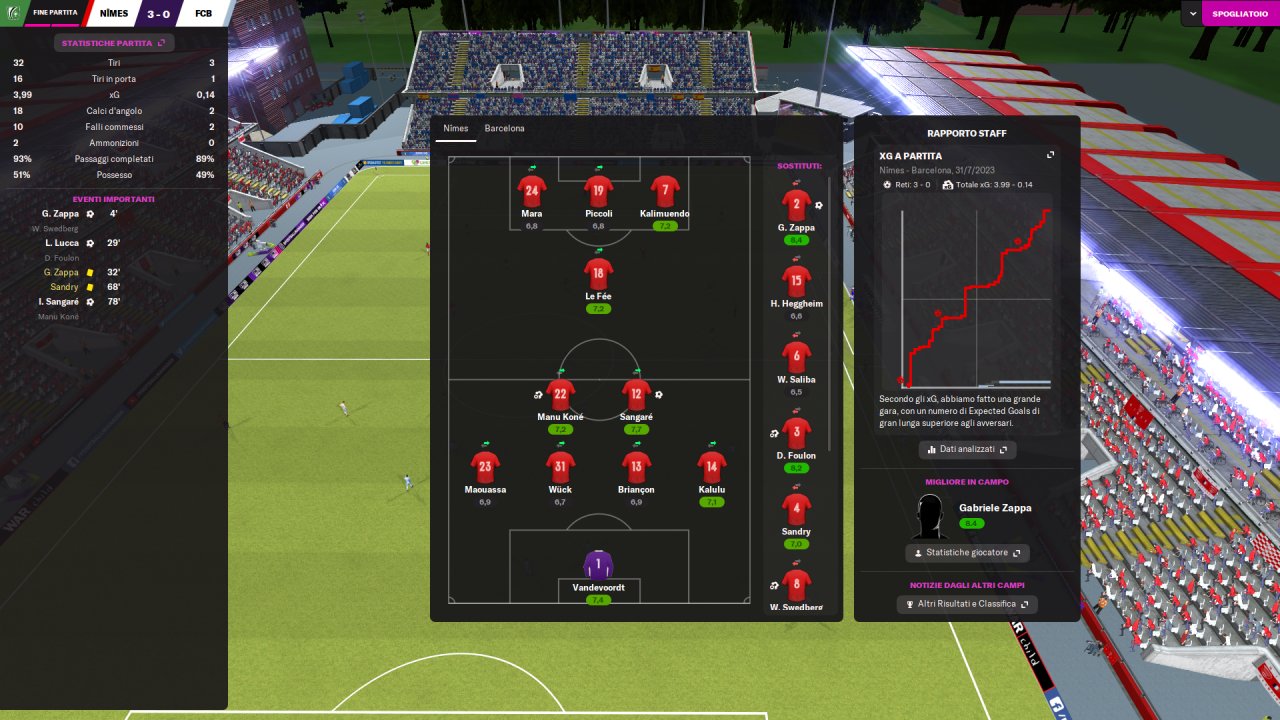Expand the dropdown arrow beside Spogliatoio
1280x720 pixels.
click(x=1193, y=13)
